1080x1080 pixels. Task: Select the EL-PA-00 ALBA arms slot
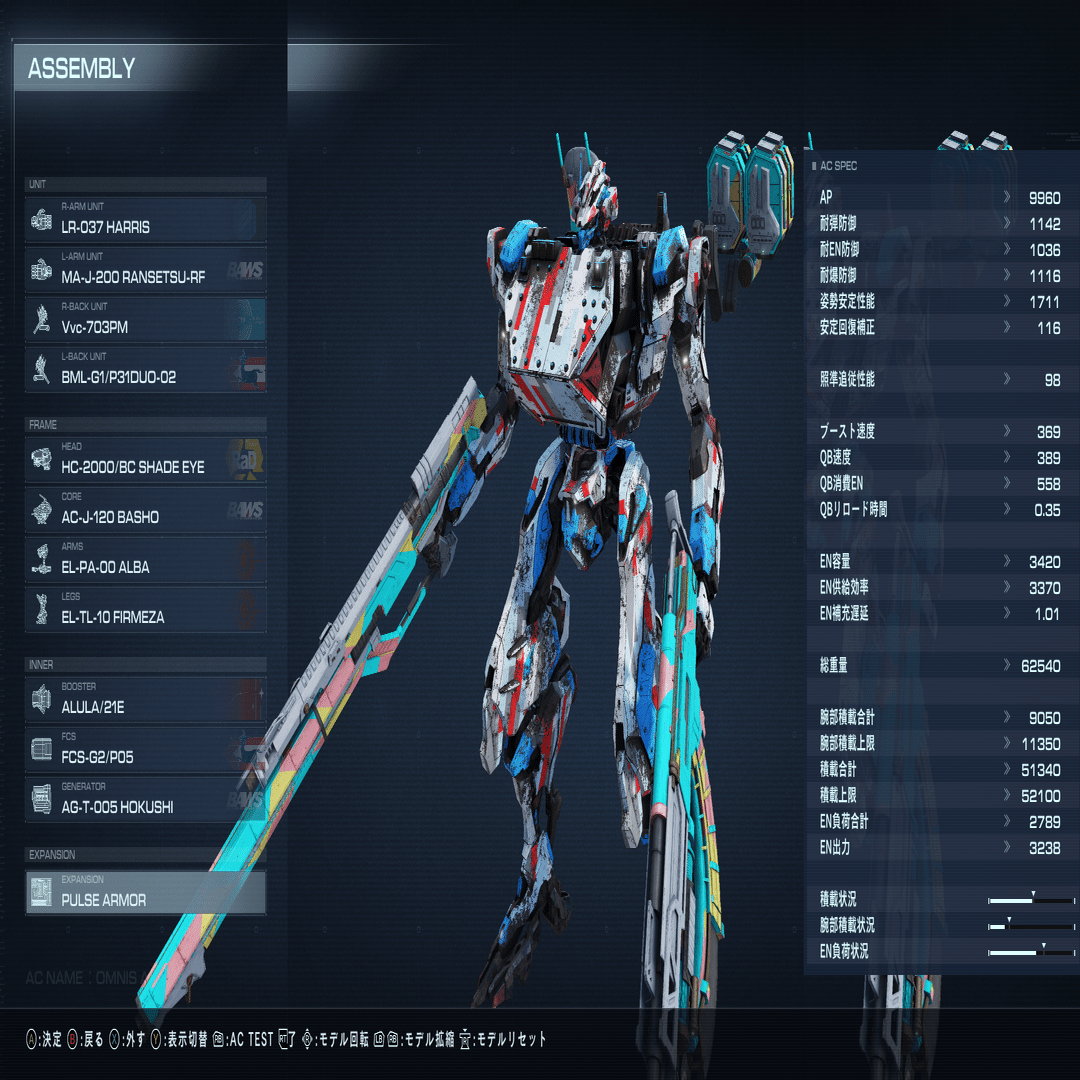(x=146, y=560)
